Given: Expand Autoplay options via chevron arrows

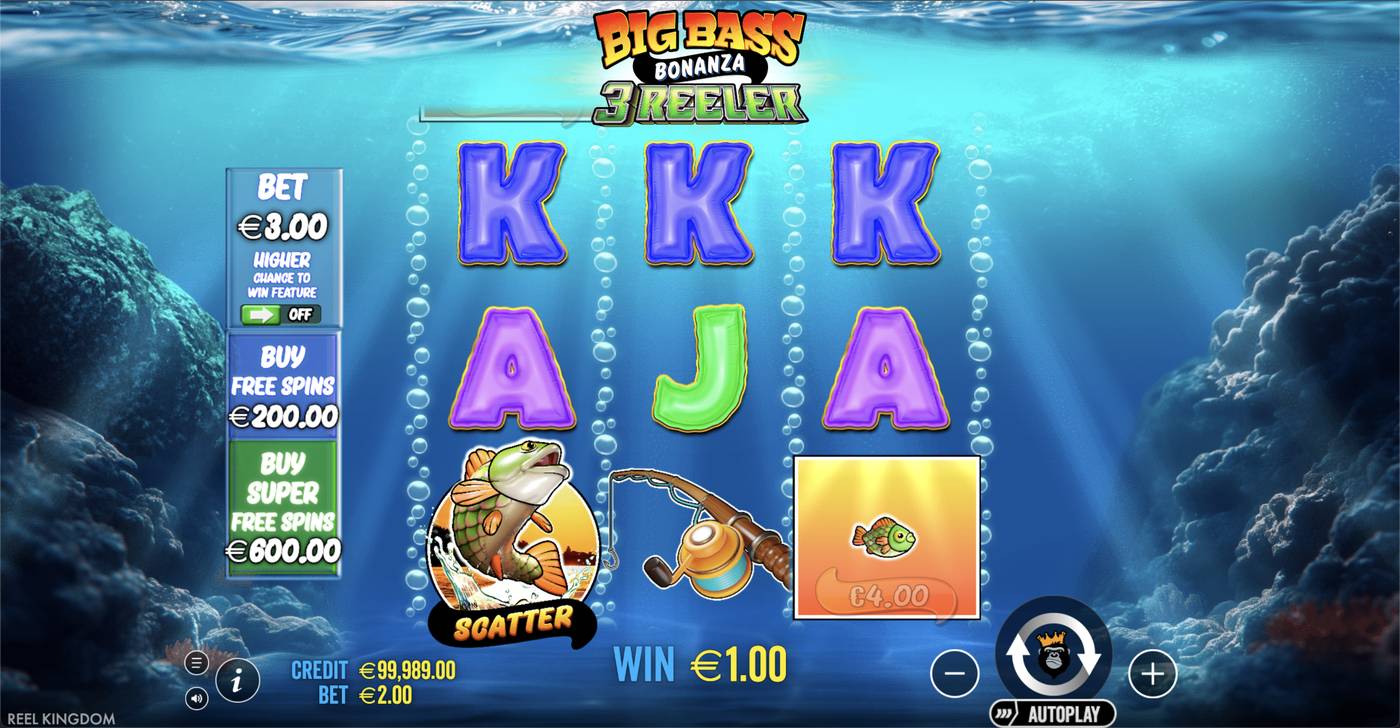Looking at the screenshot, I should (x=1001, y=710).
